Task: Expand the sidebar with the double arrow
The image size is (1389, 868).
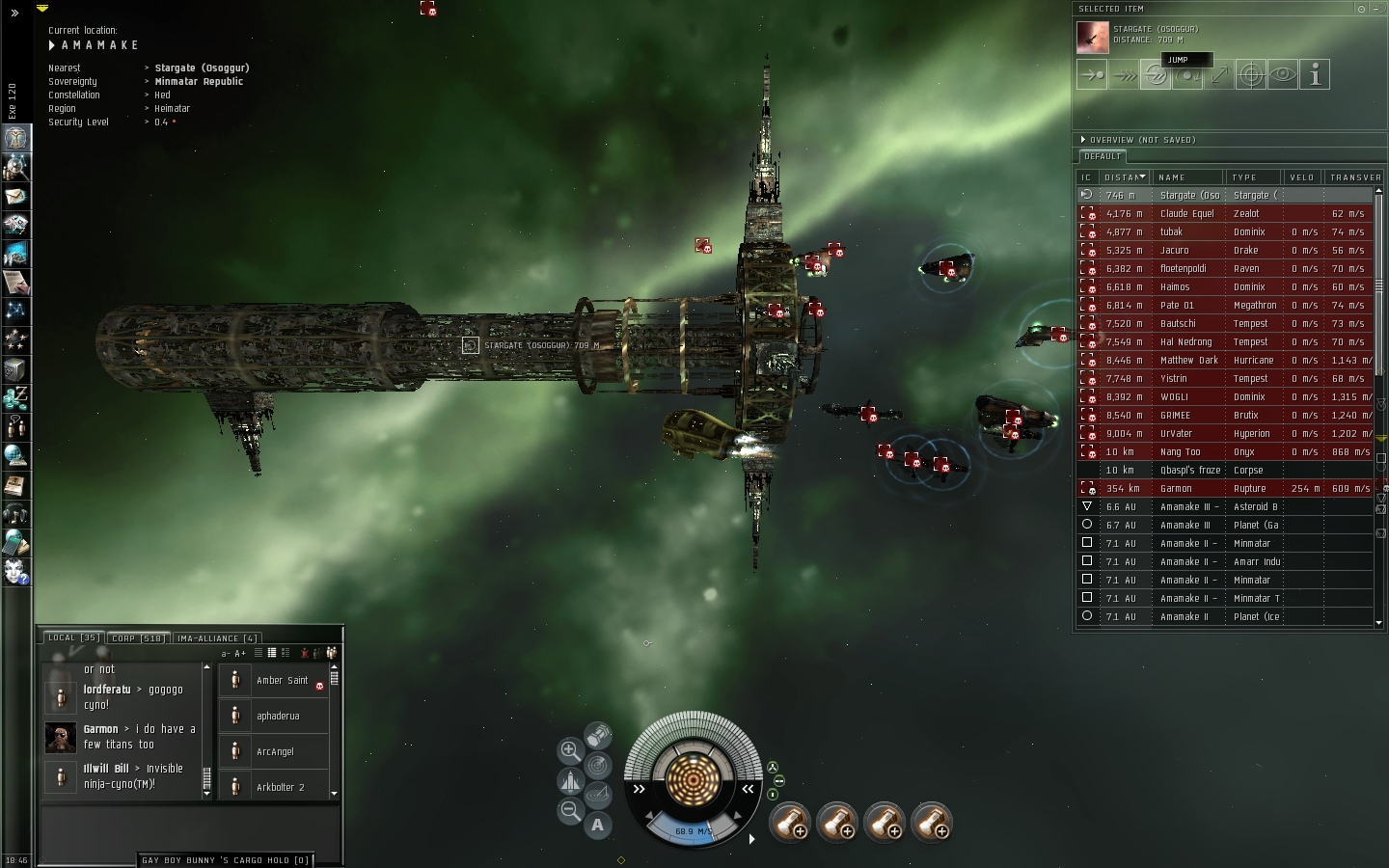Action: (14, 13)
